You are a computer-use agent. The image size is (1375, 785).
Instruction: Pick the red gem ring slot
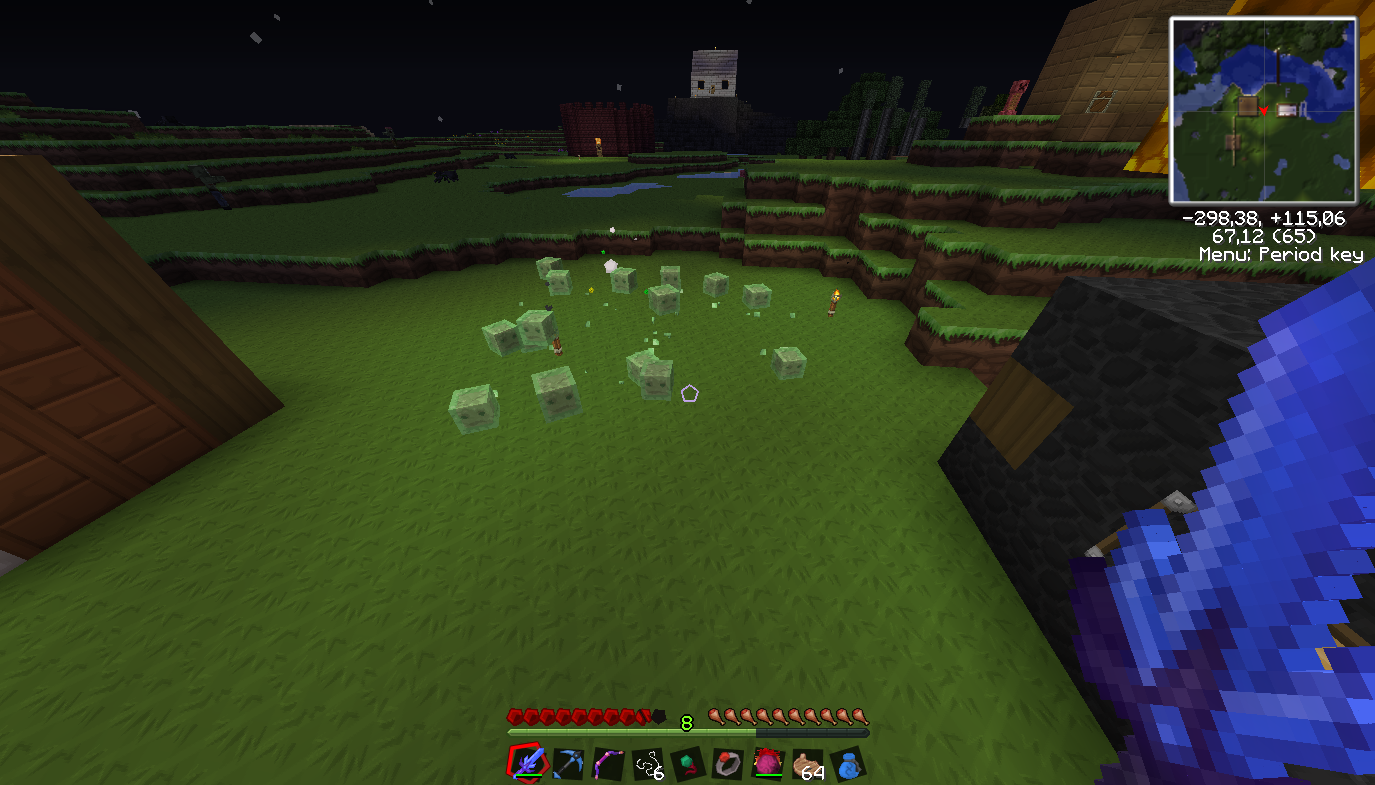click(728, 765)
